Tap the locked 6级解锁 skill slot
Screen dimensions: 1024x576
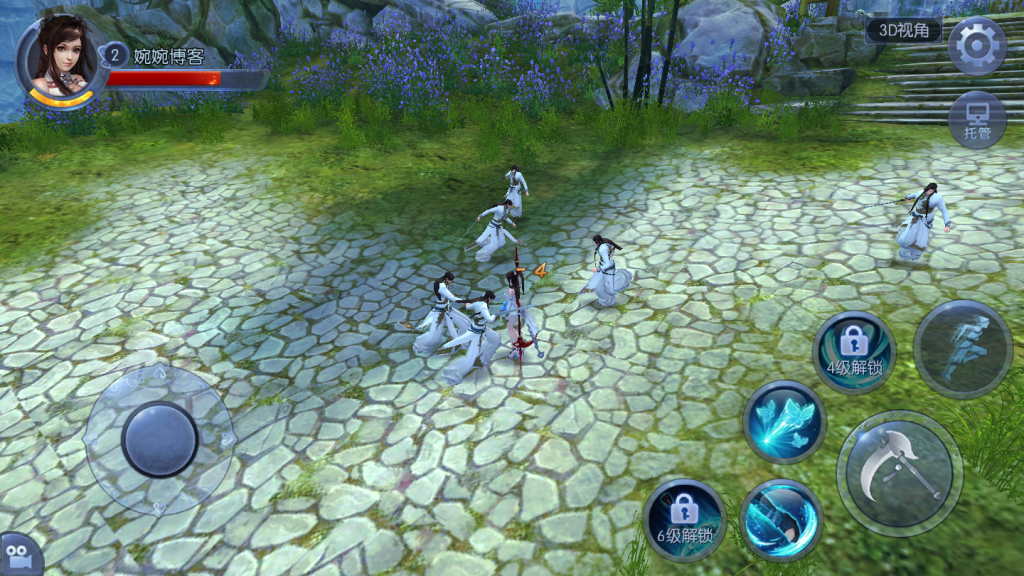click(684, 519)
